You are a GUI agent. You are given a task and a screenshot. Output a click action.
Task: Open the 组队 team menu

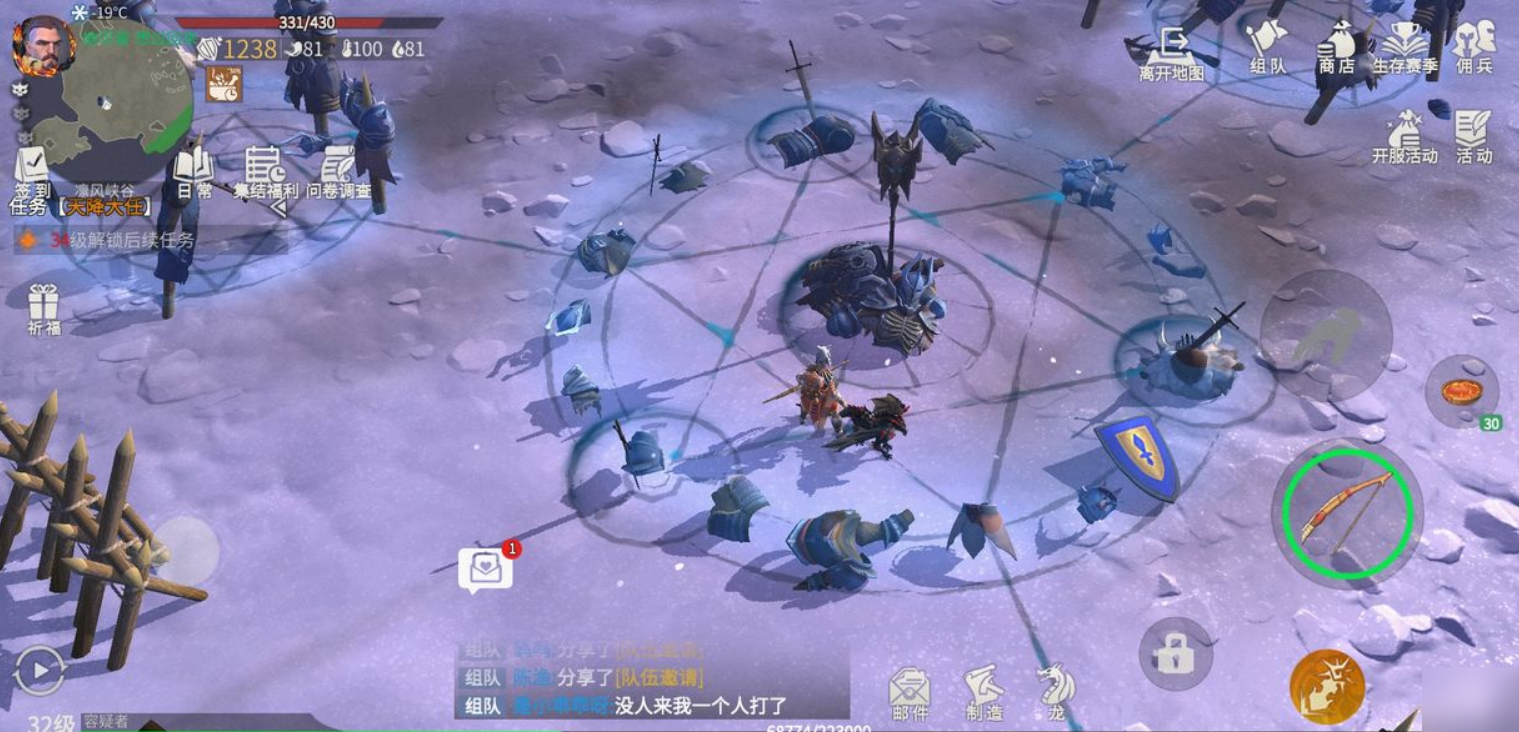[x=1267, y=45]
